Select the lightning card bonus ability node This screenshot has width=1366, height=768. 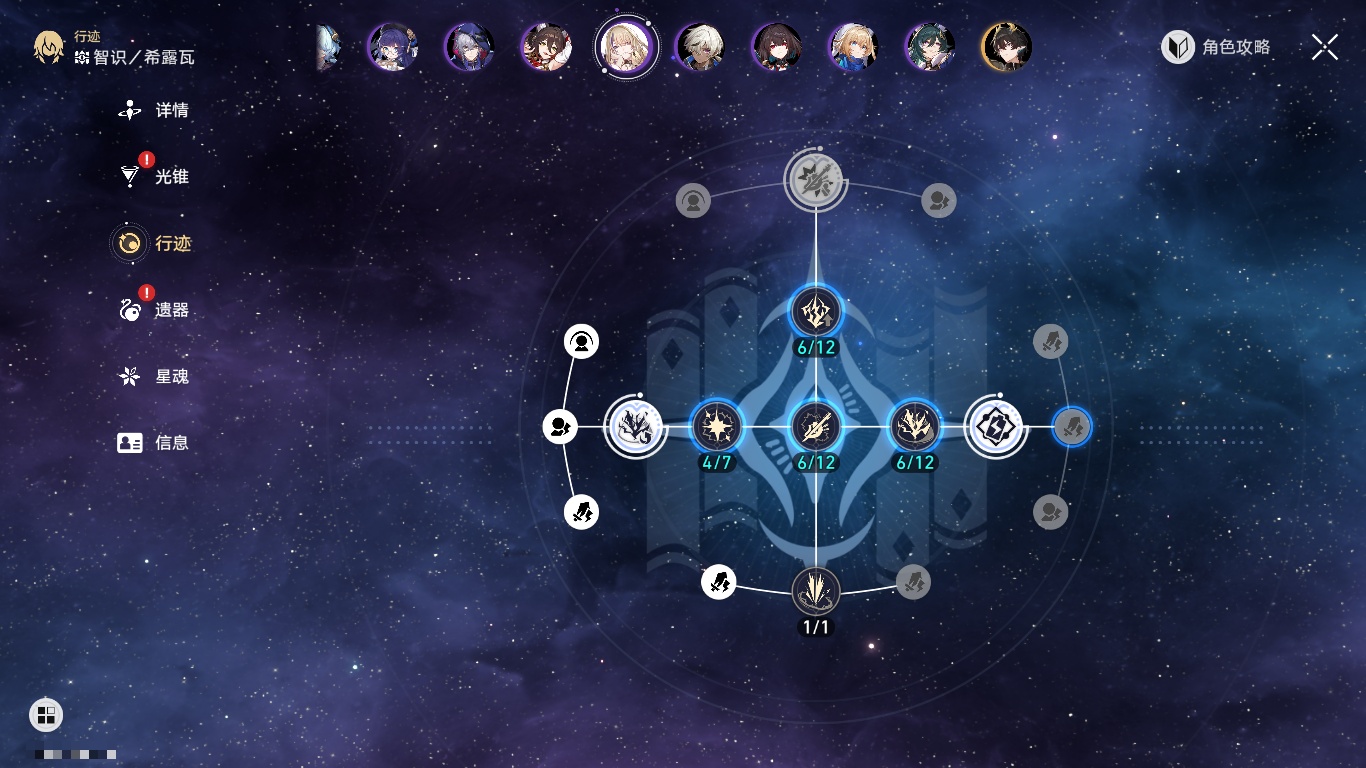995,427
